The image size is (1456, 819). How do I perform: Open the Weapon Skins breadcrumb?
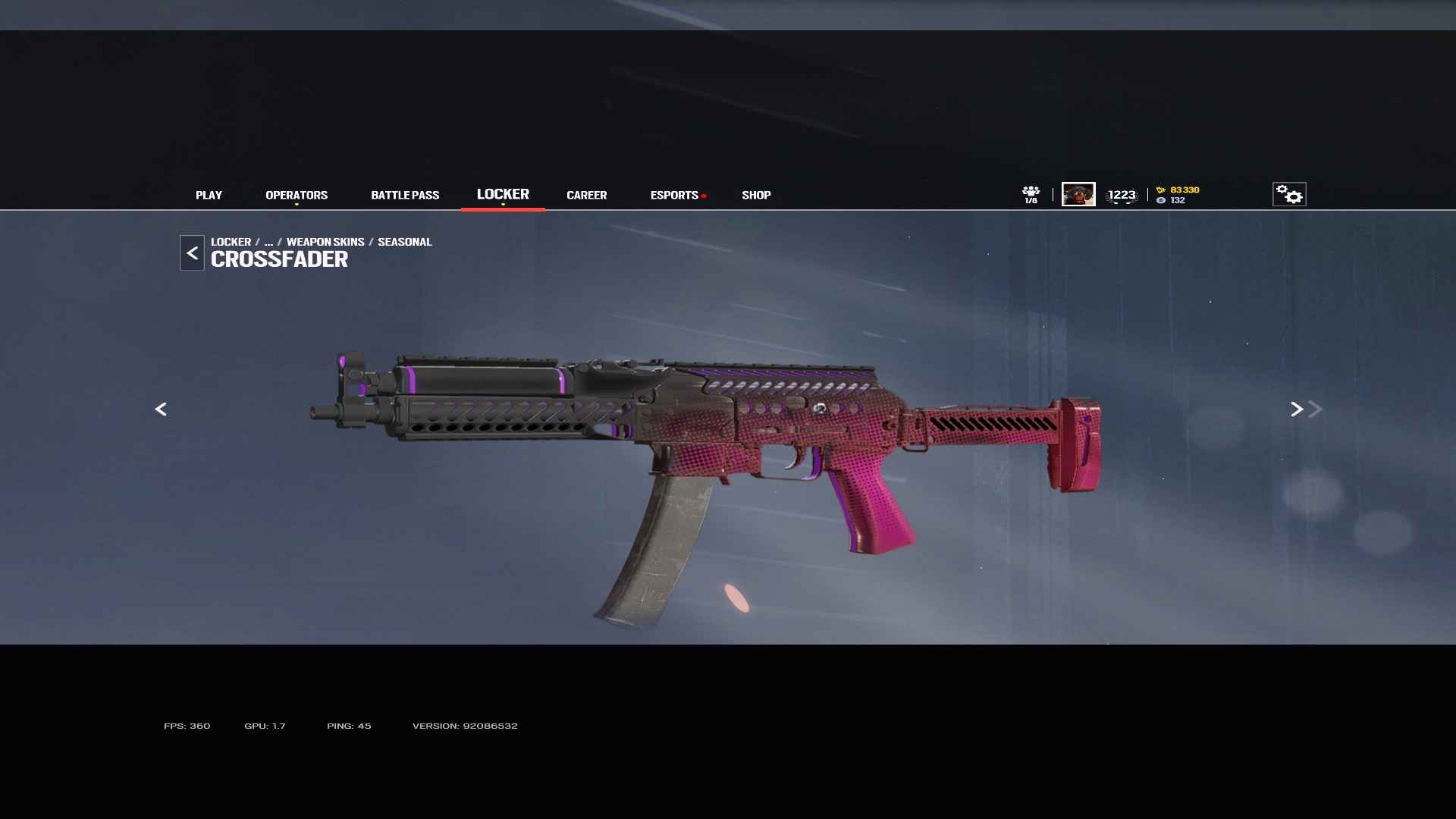pyautogui.click(x=325, y=242)
